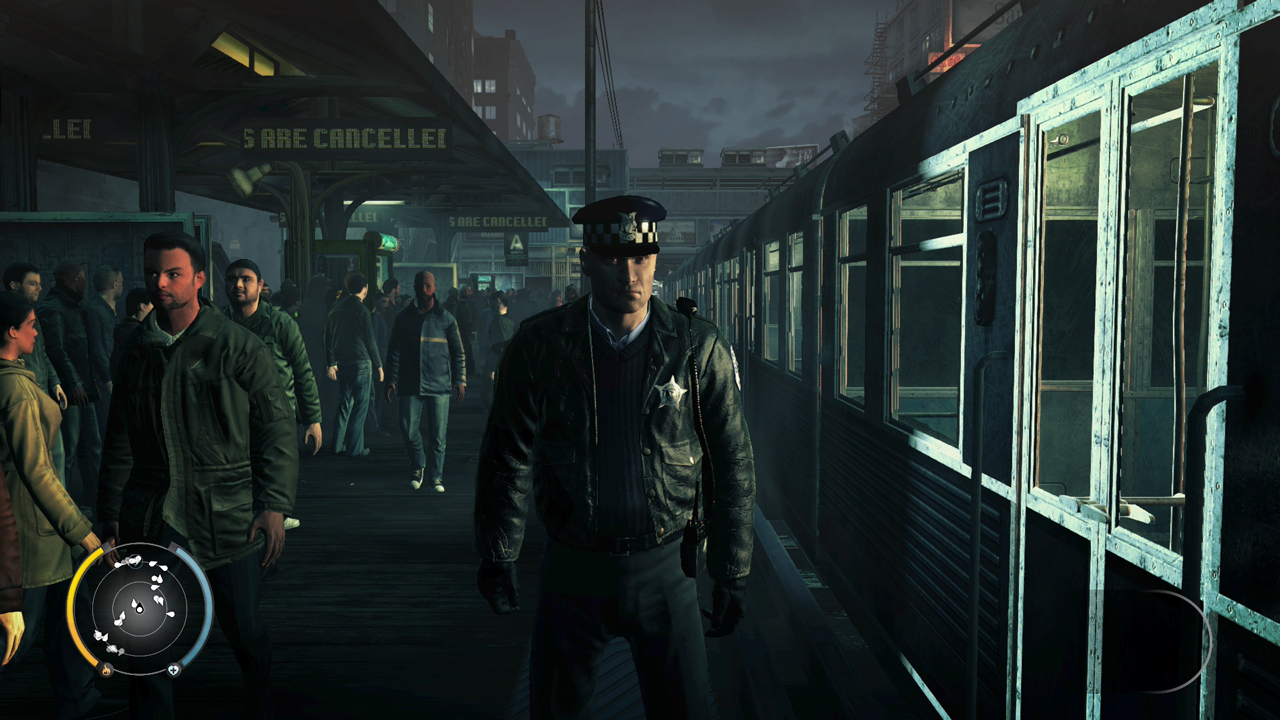The image size is (1280, 720).
Task: Click the hanging lamp under the platform canopy
Action: tap(243, 182)
